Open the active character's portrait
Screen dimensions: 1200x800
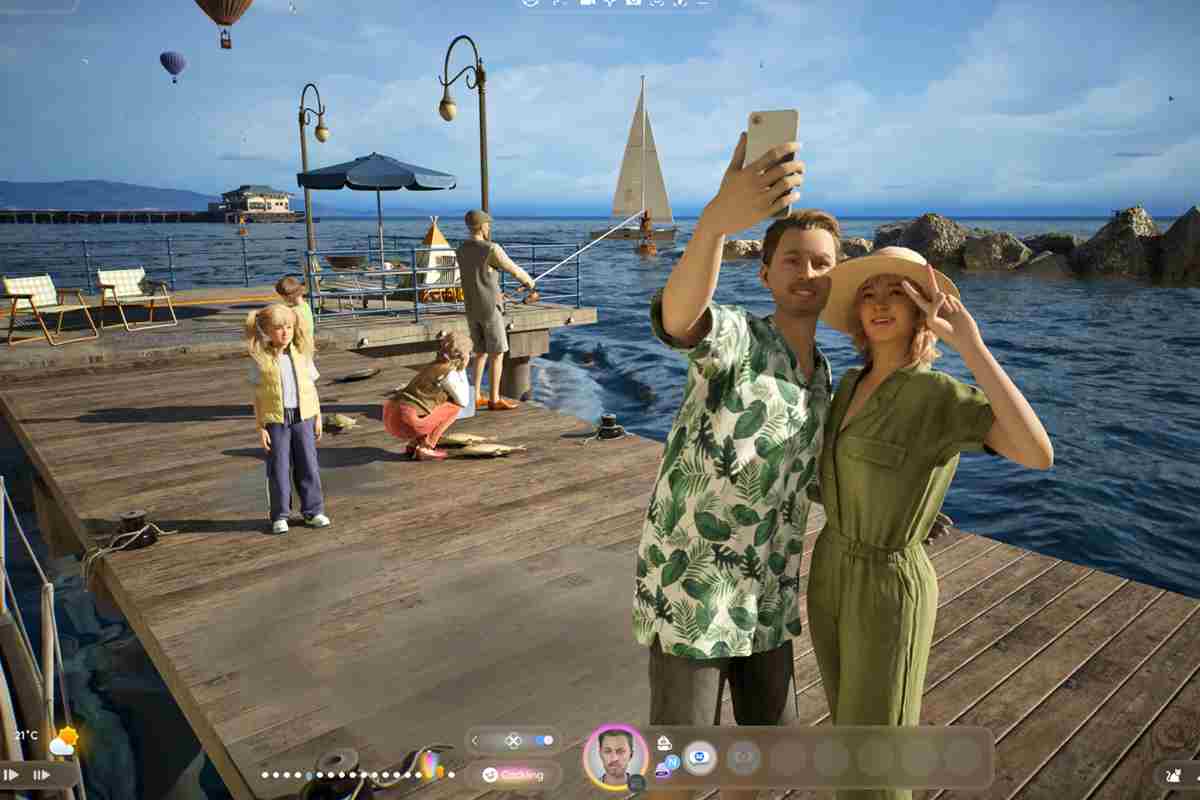coord(615,756)
